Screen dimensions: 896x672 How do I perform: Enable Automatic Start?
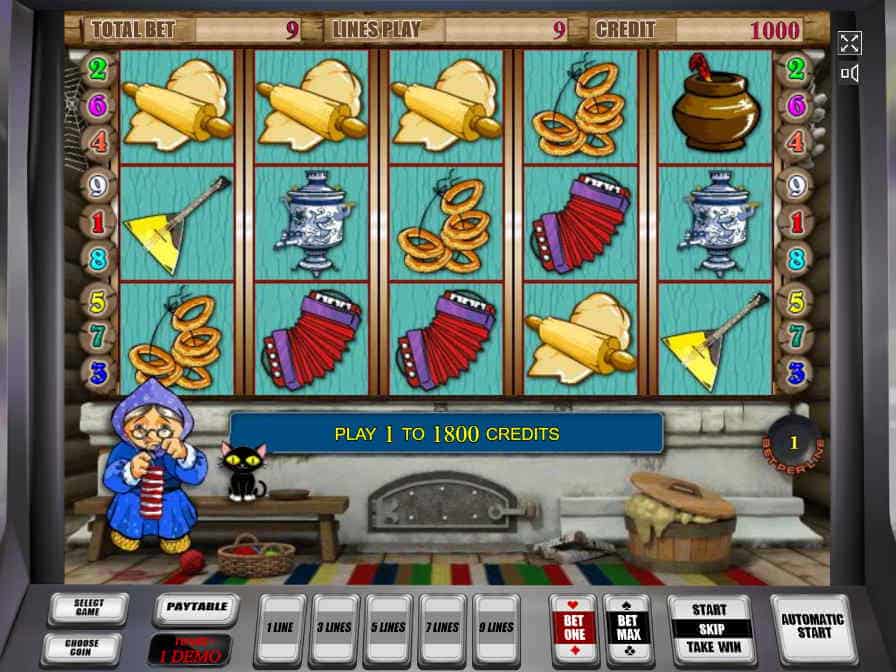click(812, 626)
